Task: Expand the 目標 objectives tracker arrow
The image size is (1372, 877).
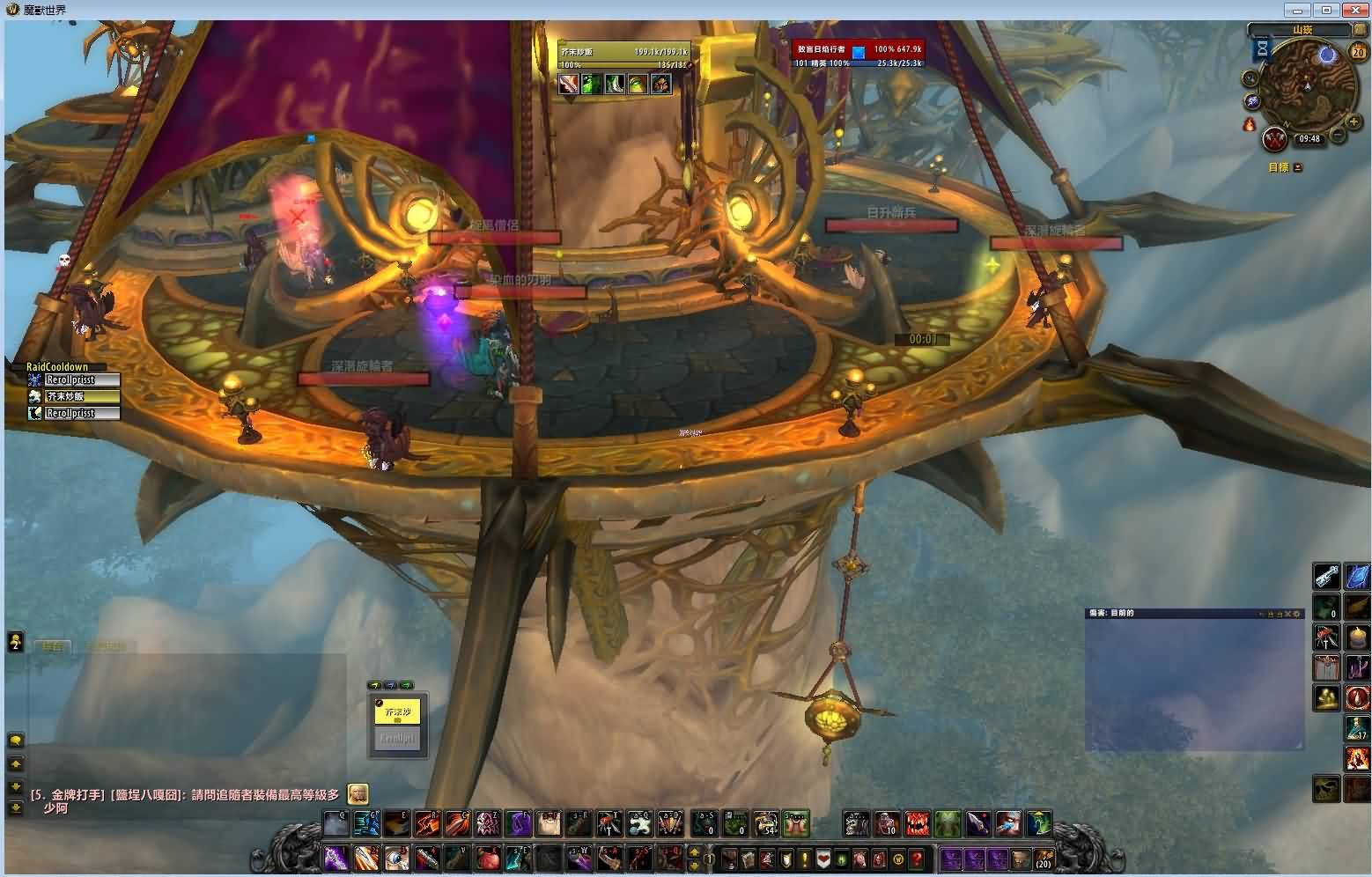Action: tap(1298, 167)
